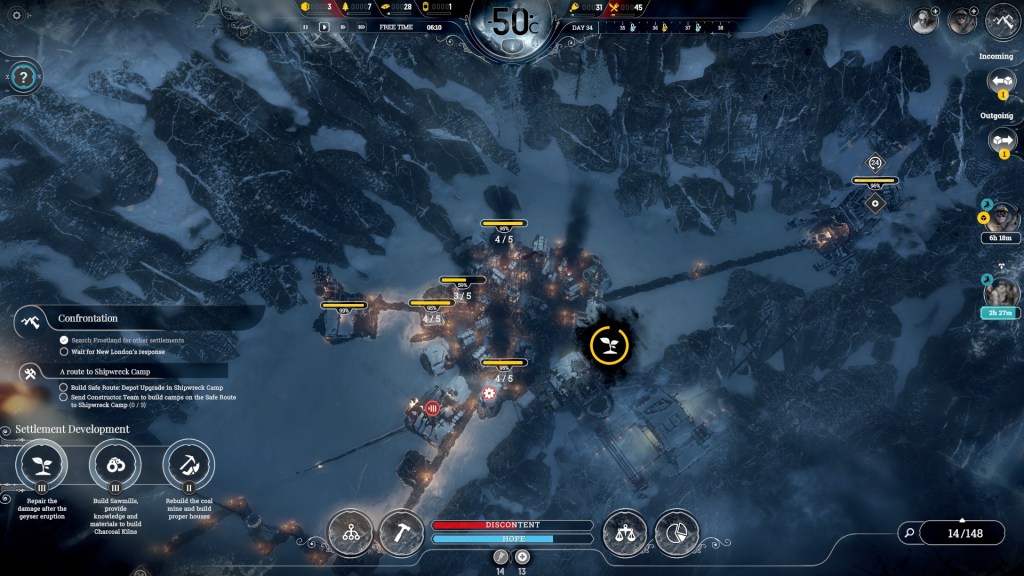Open the rebuild coal mine development goal
Image resolution: width=1024 pixels, height=576 pixels.
pos(188,464)
